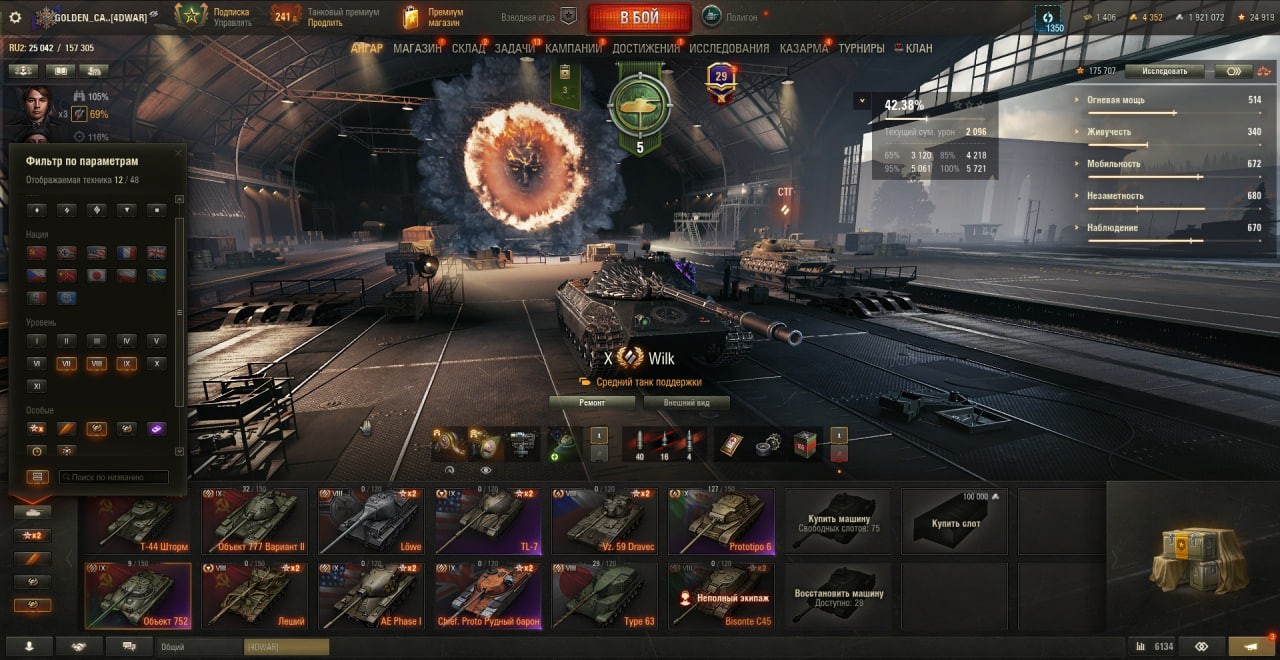Buy a new slot via Купить слот
Viewport: 1280px width, 660px height.
click(x=955, y=520)
